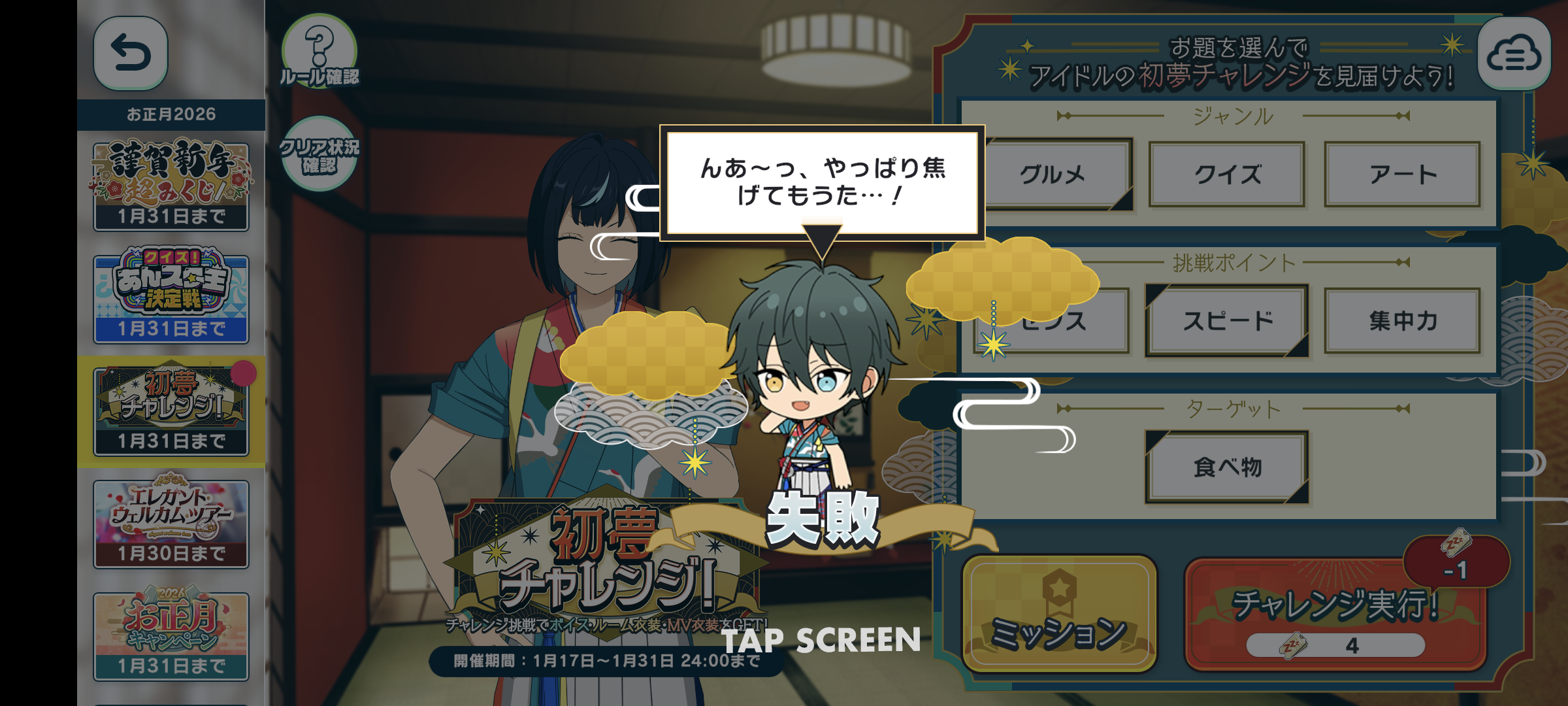Choose the 初夢チャレンジ event banner
This screenshot has width=1568, height=706.
171,411
